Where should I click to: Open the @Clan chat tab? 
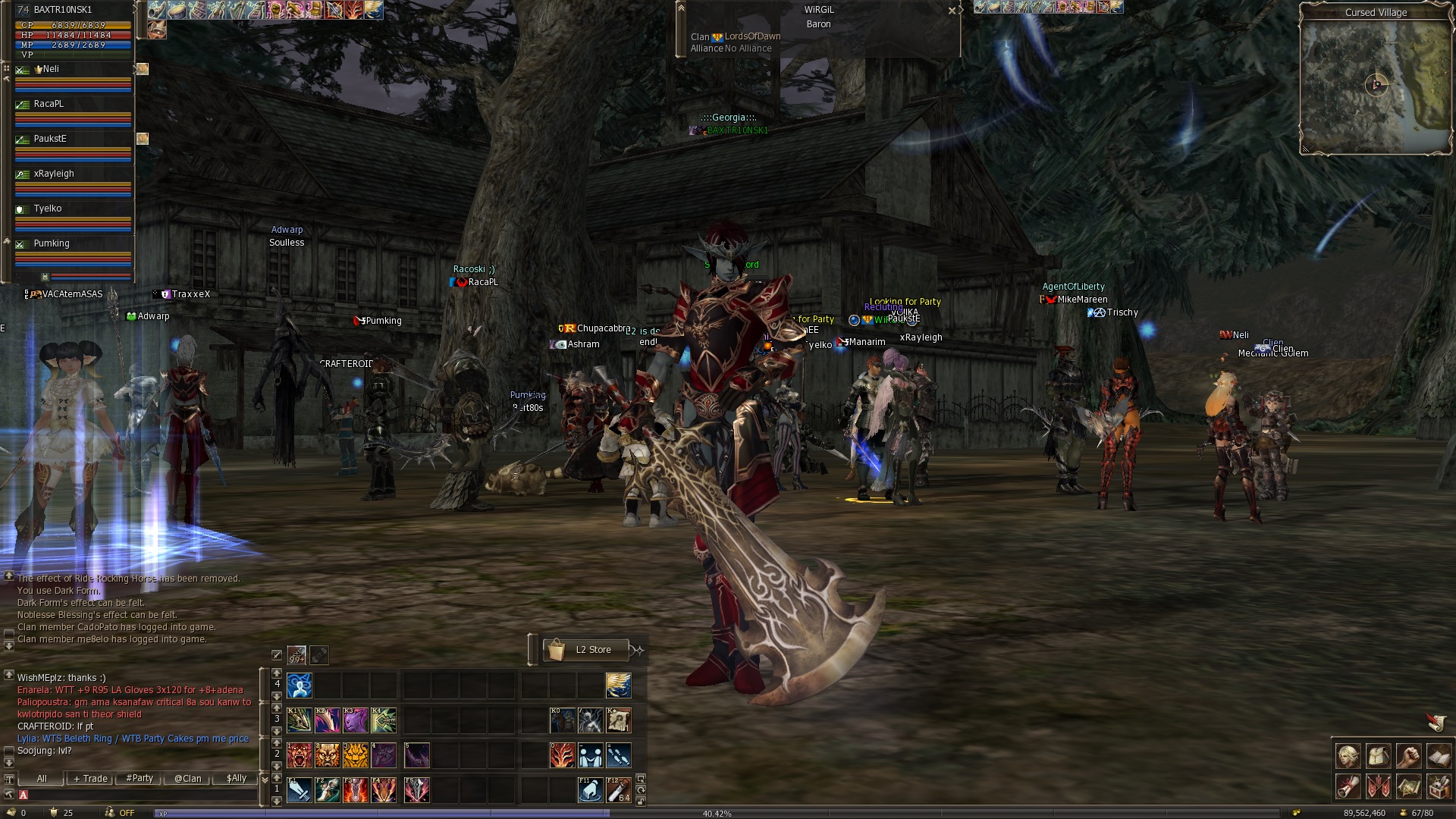(x=188, y=779)
